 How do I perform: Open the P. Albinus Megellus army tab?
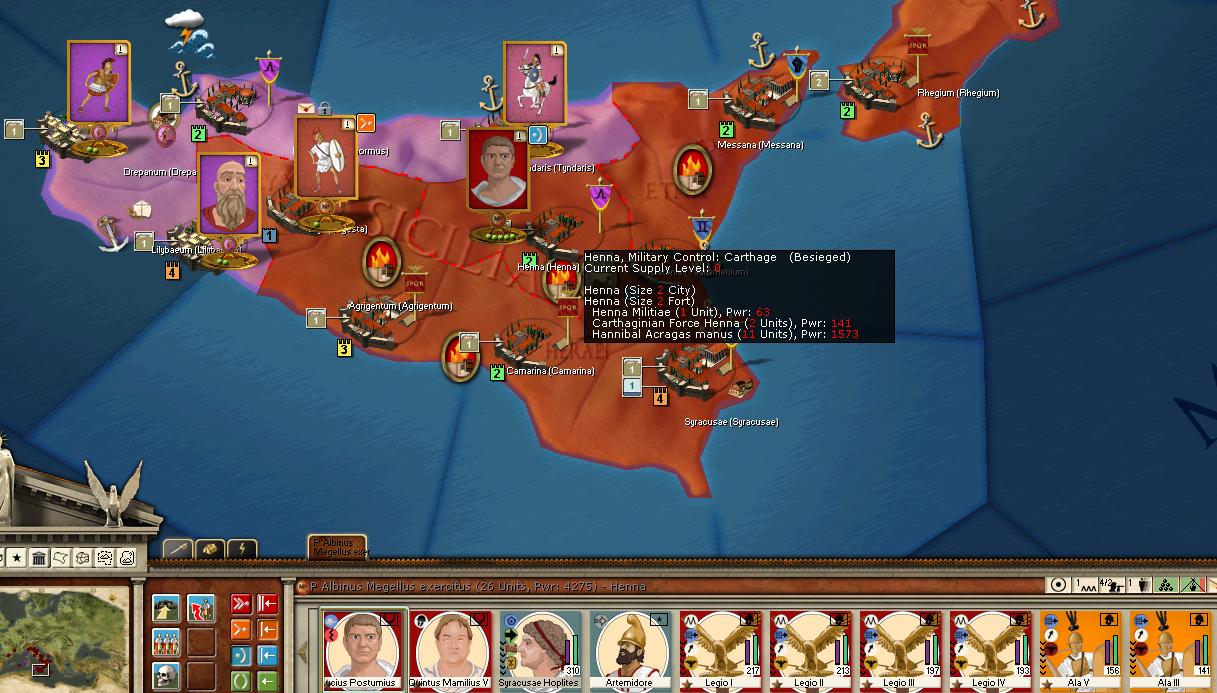pos(337,546)
